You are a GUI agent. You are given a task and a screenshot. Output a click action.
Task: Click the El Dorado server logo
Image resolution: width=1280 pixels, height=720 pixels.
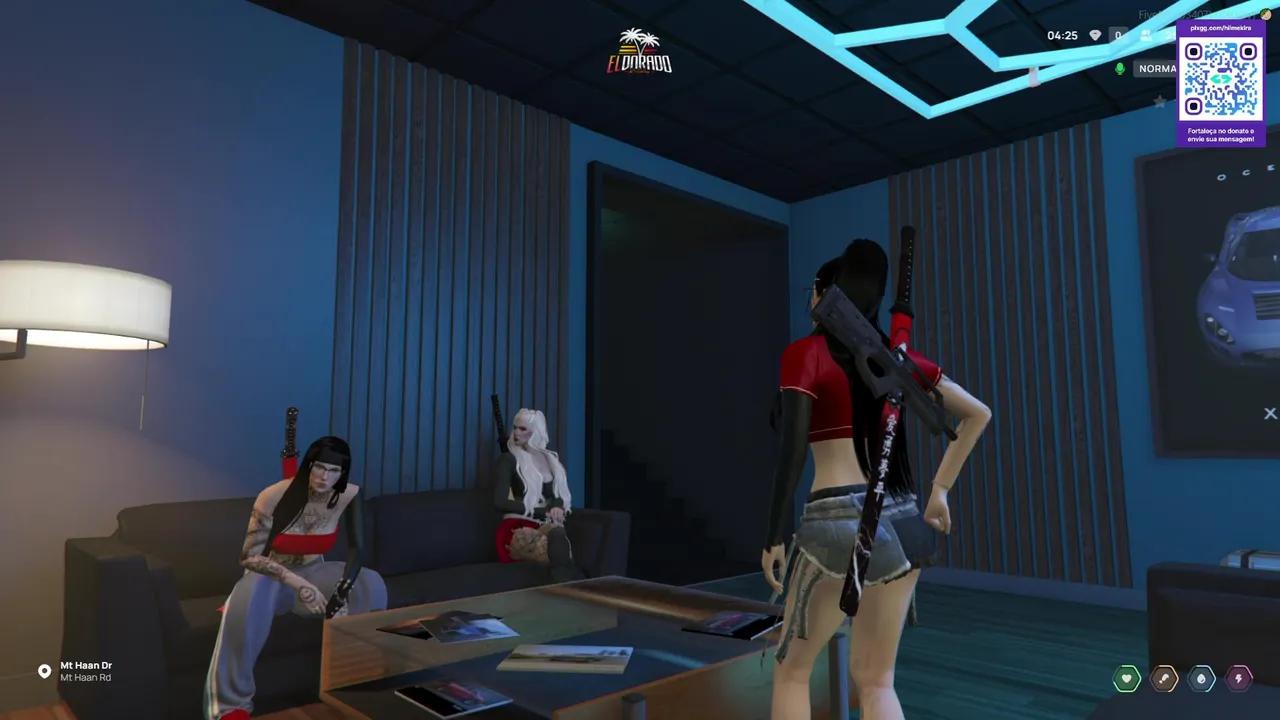(x=639, y=52)
